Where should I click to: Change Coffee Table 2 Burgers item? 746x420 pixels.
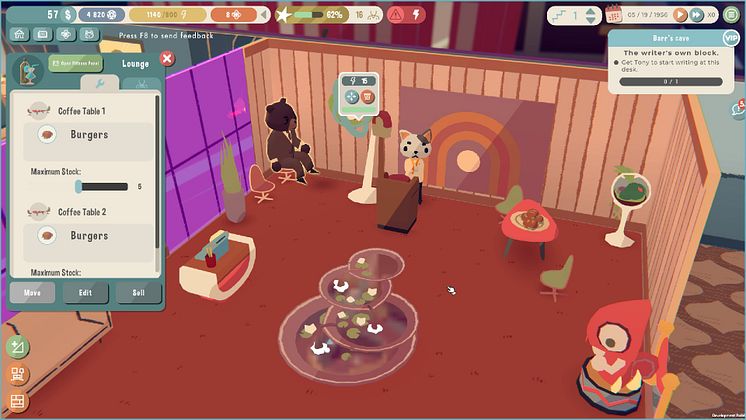coord(88,236)
